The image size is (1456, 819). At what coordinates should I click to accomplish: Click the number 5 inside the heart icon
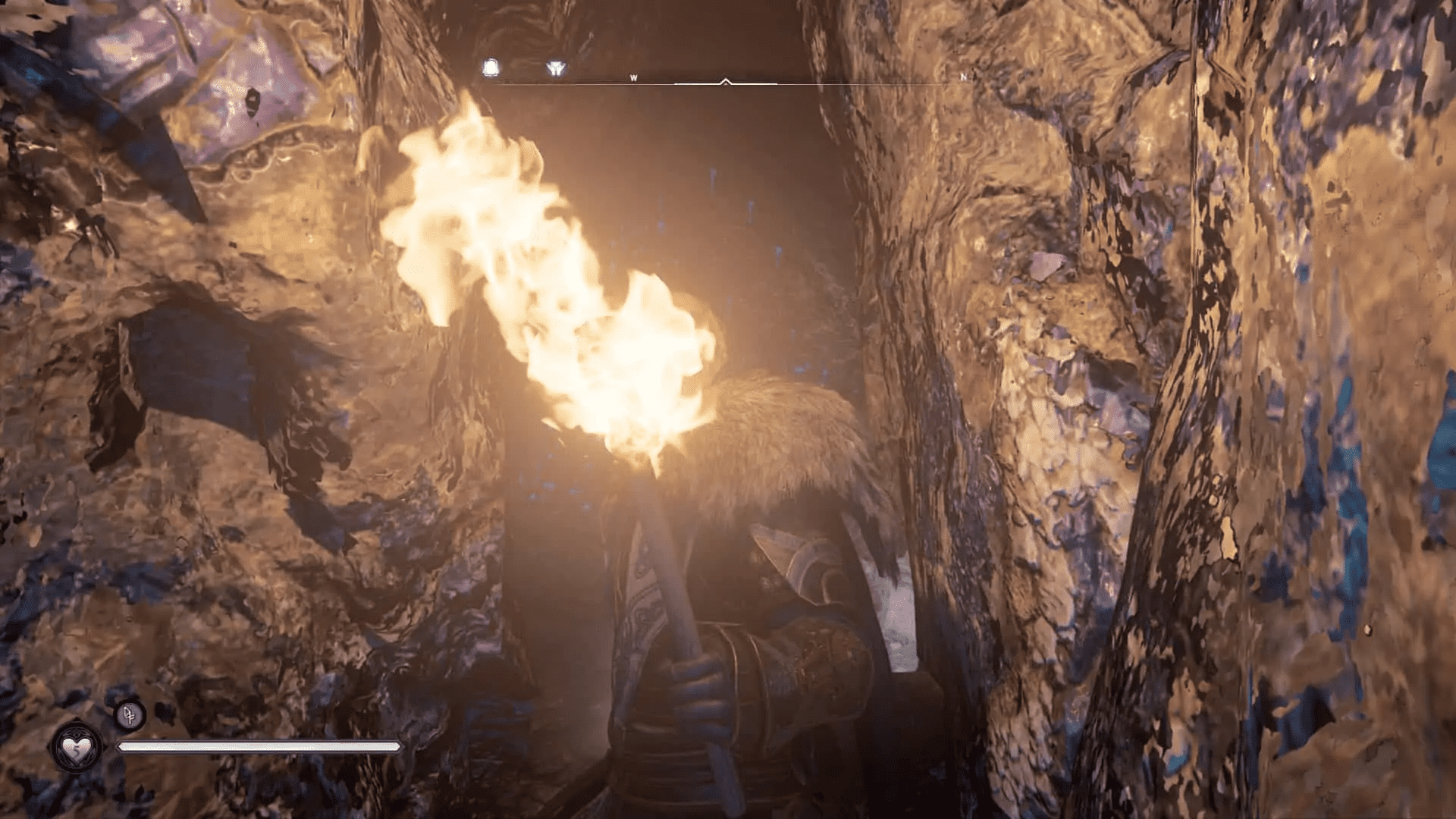[77, 749]
